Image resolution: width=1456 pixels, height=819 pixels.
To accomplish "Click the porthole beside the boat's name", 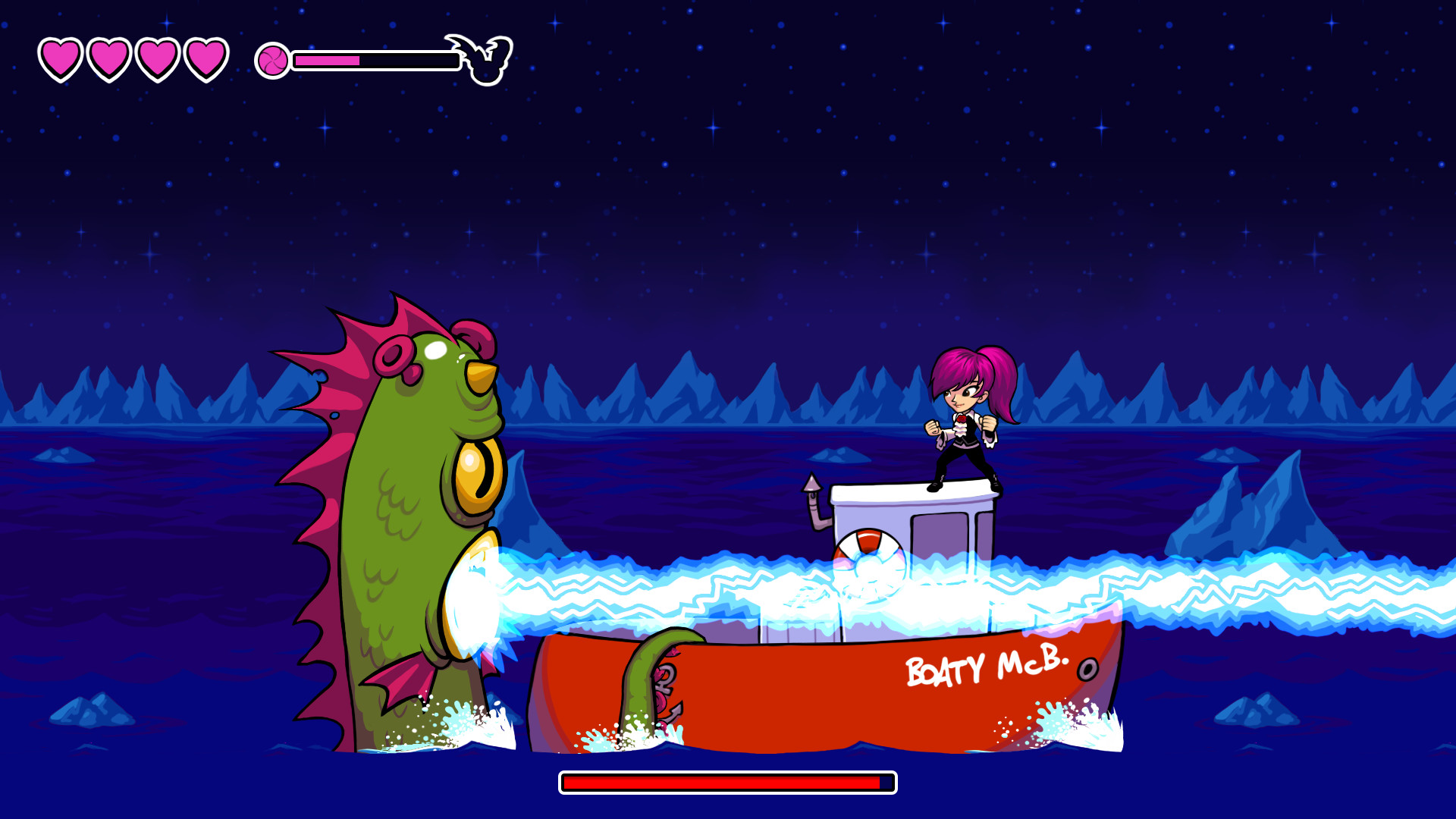I will pos(1087,670).
